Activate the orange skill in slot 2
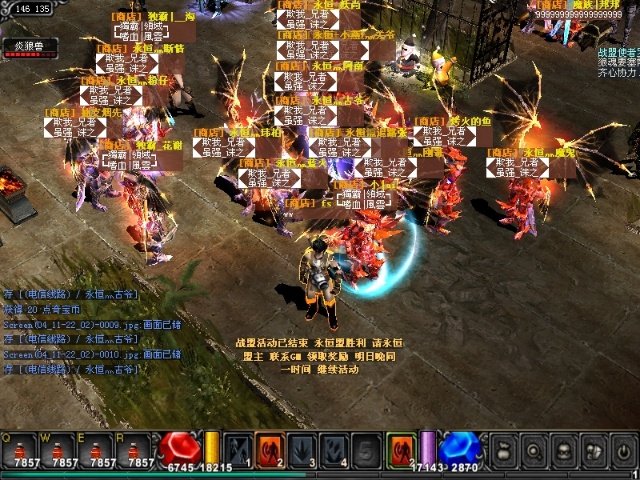Image resolution: width=640 pixels, height=480 pixels. coord(270,449)
